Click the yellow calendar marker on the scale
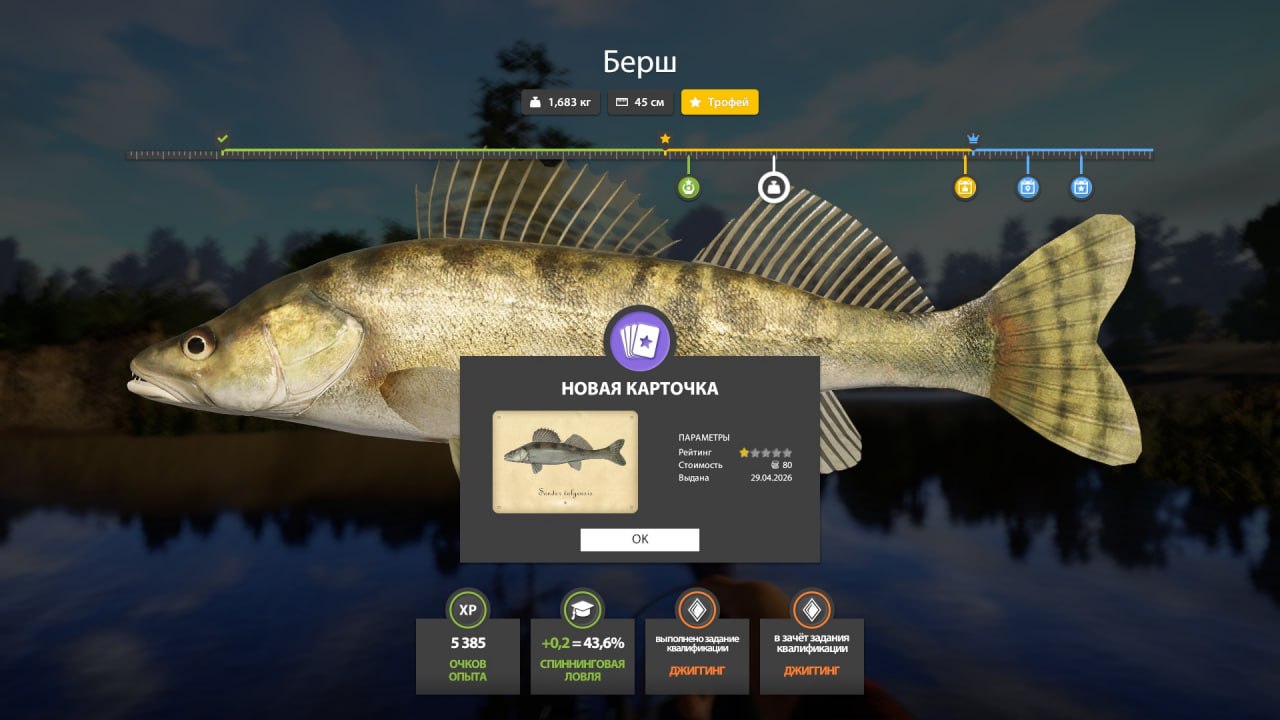Image resolution: width=1280 pixels, height=720 pixels. (x=965, y=187)
